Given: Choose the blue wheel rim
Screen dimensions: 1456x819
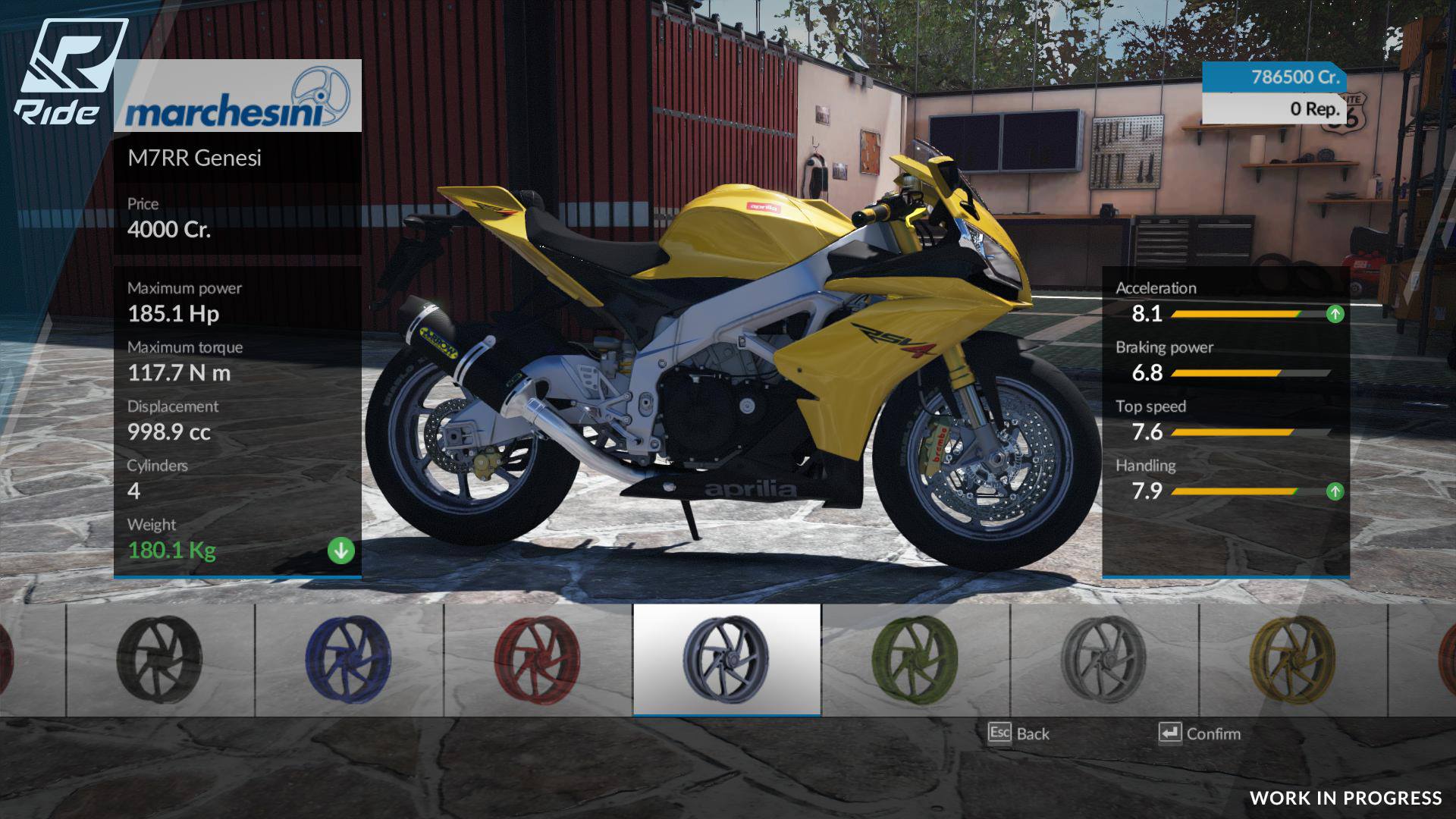Looking at the screenshot, I should (x=349, y=659).
